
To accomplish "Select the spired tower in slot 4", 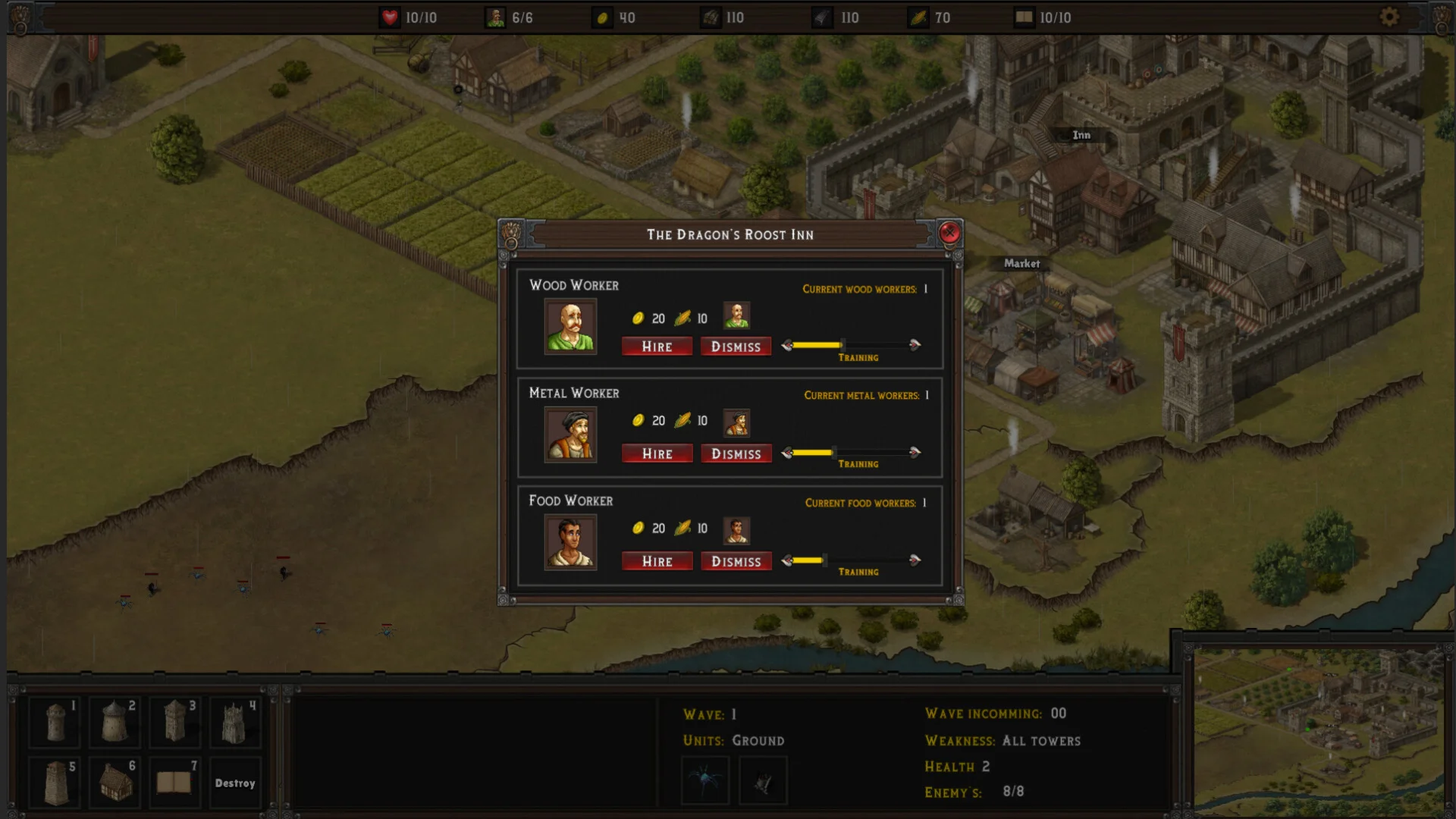I will 234,721.
